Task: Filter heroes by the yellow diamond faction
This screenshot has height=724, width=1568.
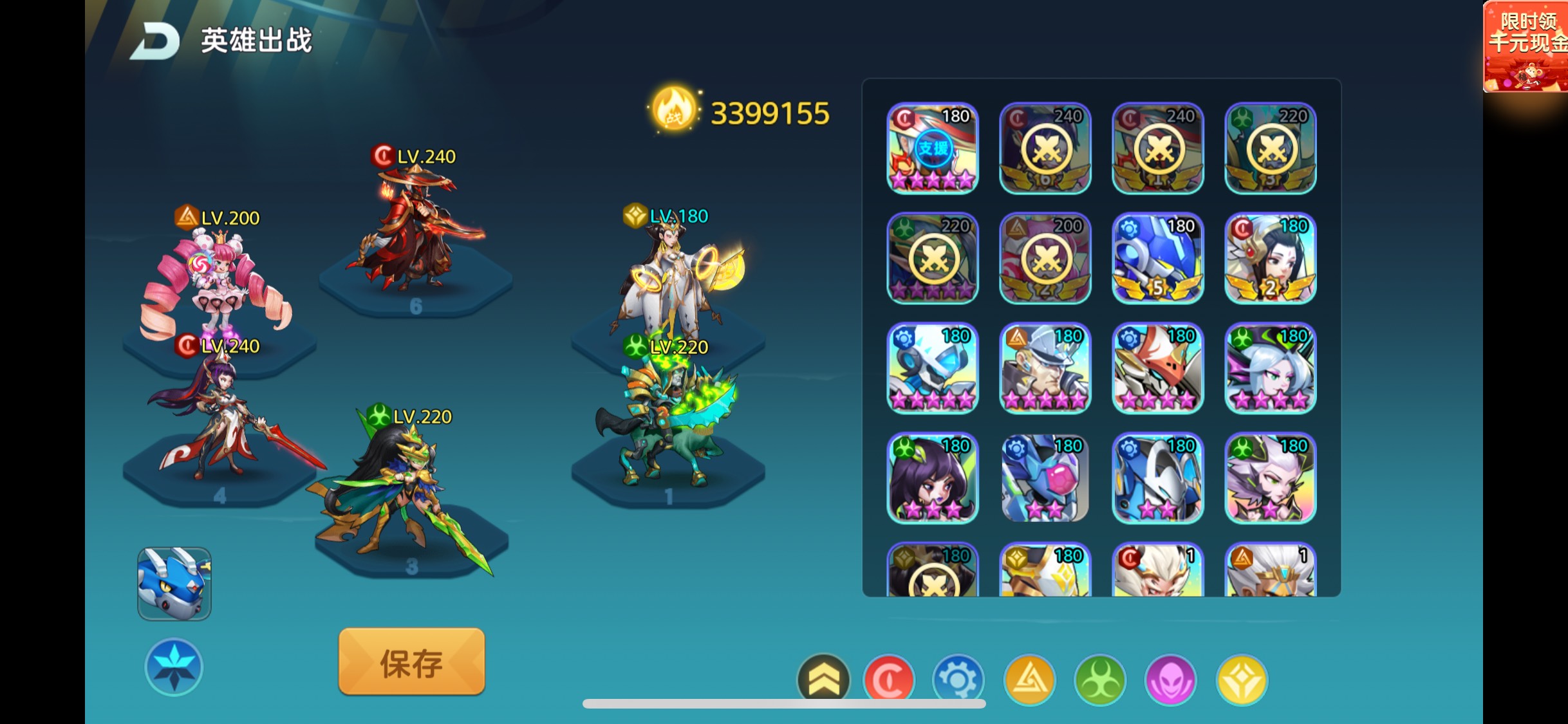Action: click(1242, 680)
